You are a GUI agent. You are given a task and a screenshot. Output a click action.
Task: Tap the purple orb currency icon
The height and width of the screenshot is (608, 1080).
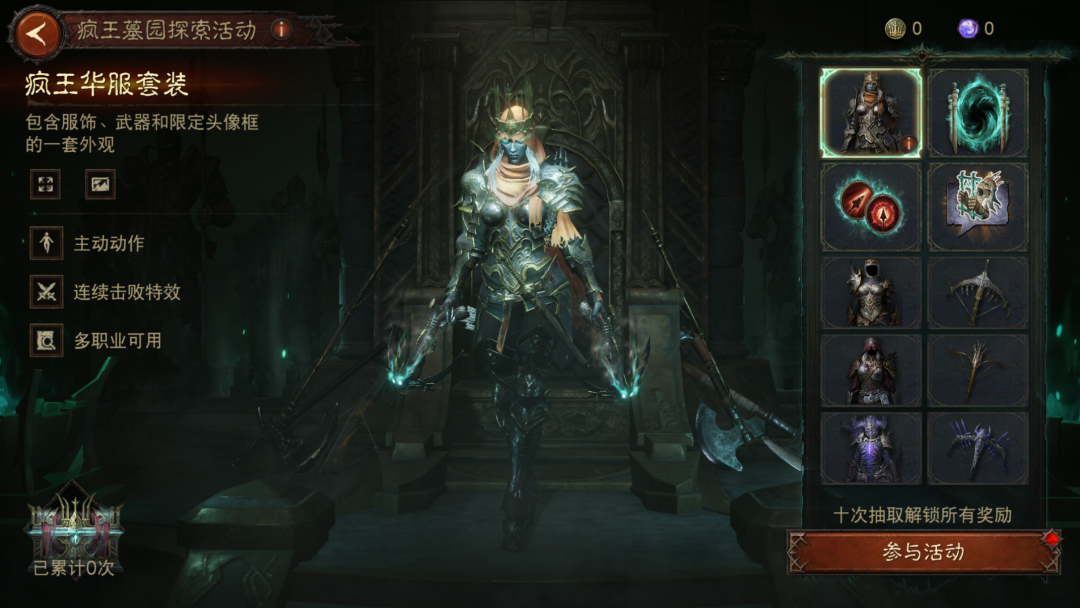pos(968,29)
